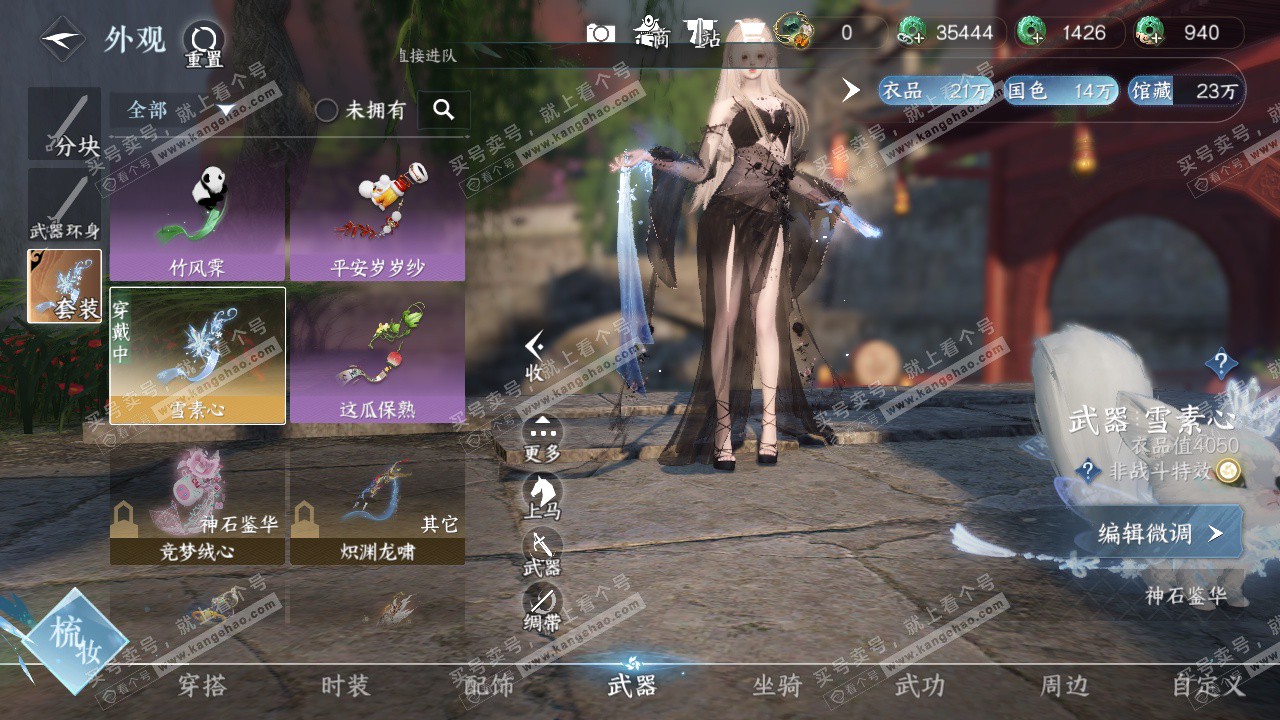Screen dimensions: 1280x720
Task: Open the camera screenshot mode
Action: pyautogui.click(x=600, y=33)
